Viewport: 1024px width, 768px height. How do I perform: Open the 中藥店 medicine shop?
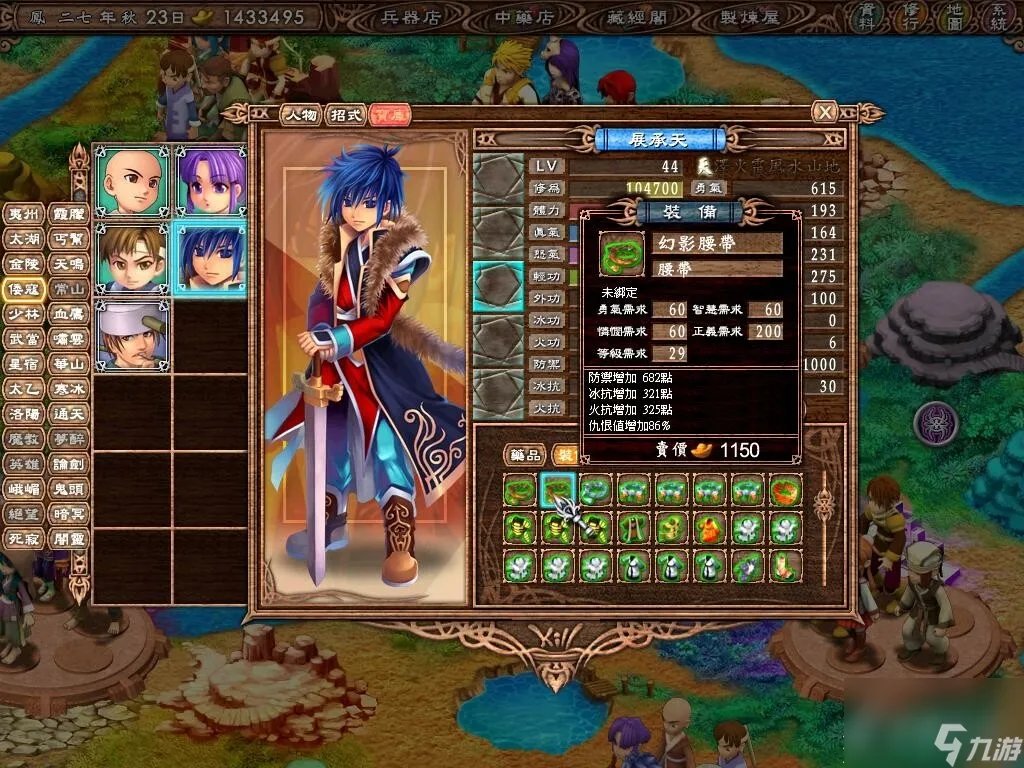(525, 17)
